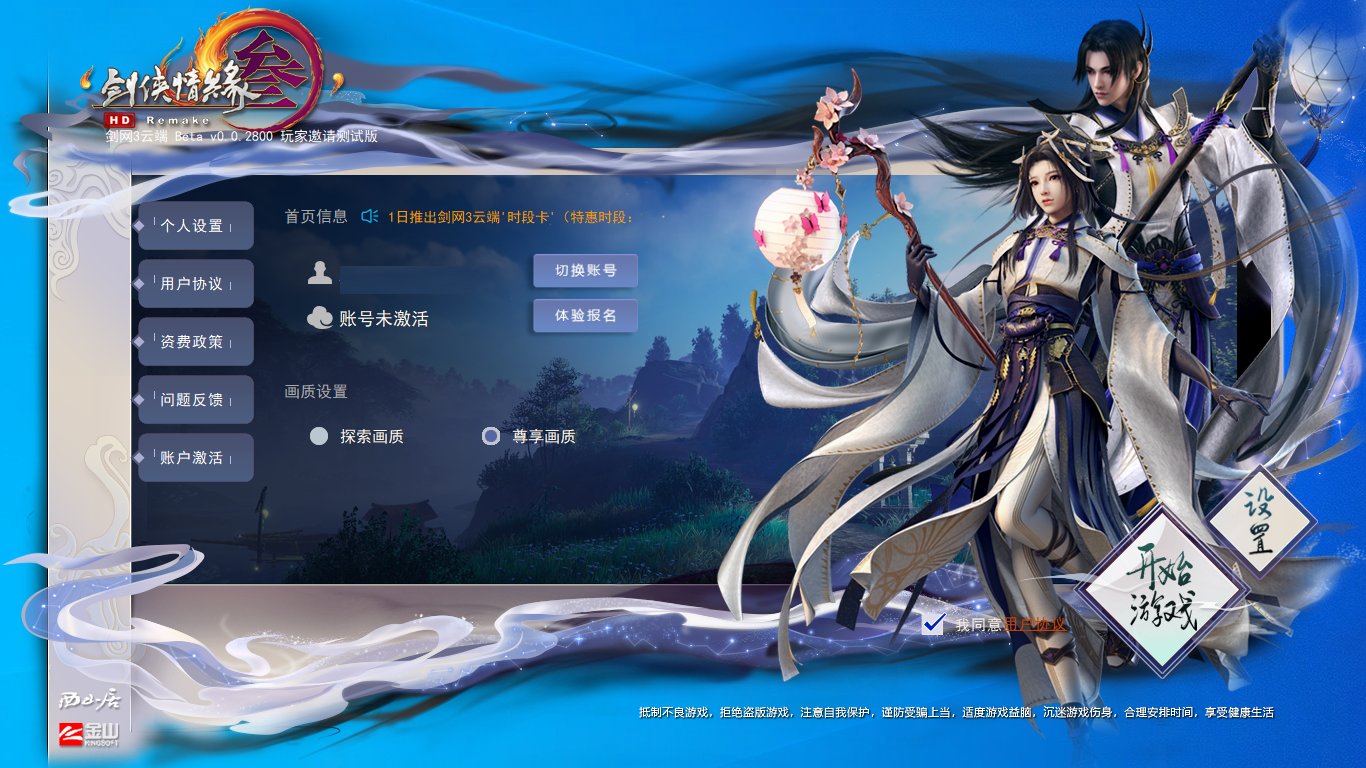Click the cloud icon beside 账号未激活

pos(320,317)
